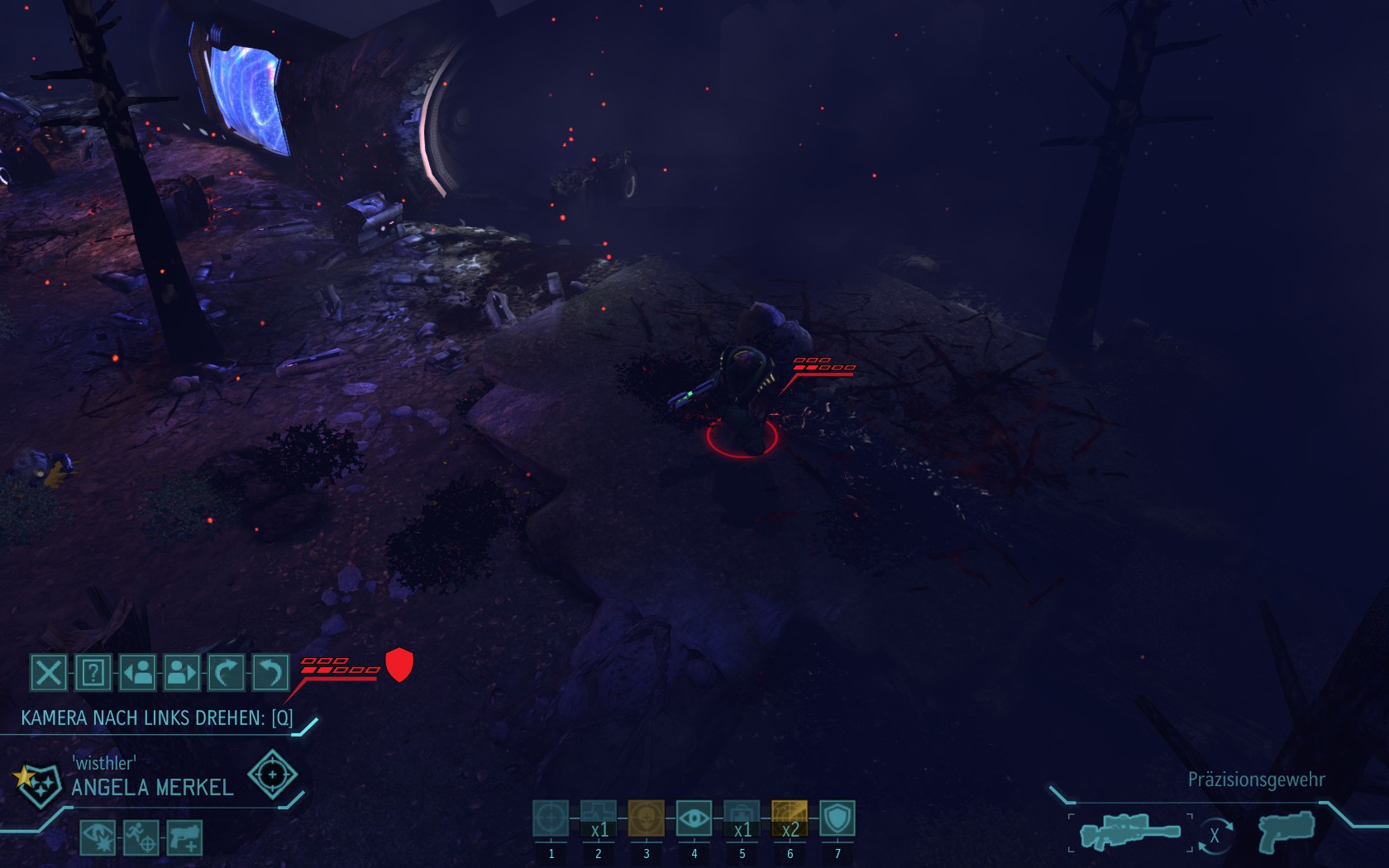1389x868 pixels.
Task: Open the question mark info panel
Action: click(x=93, y=673)
